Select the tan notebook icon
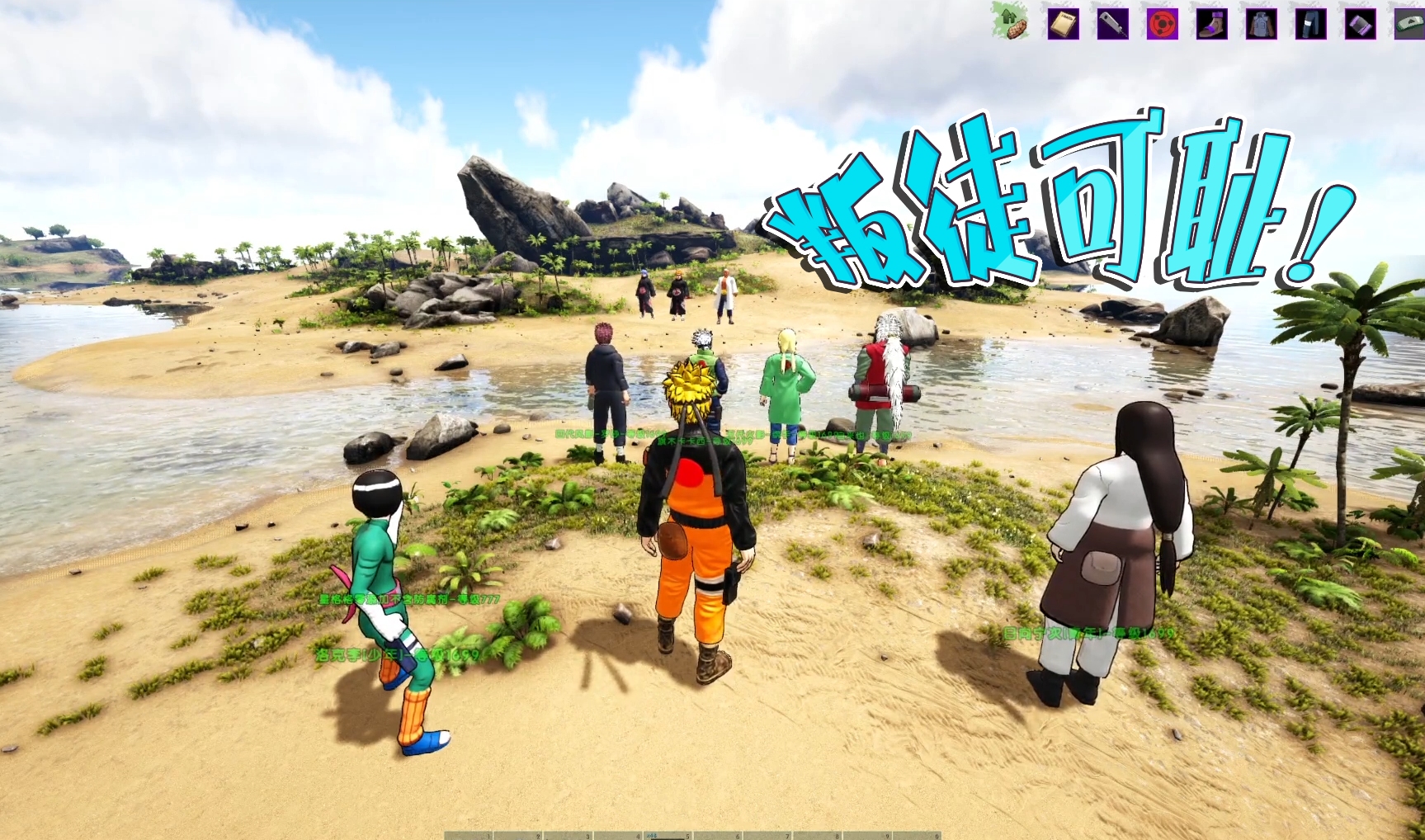This screenshot has width=1425, height=840. 1063,24
